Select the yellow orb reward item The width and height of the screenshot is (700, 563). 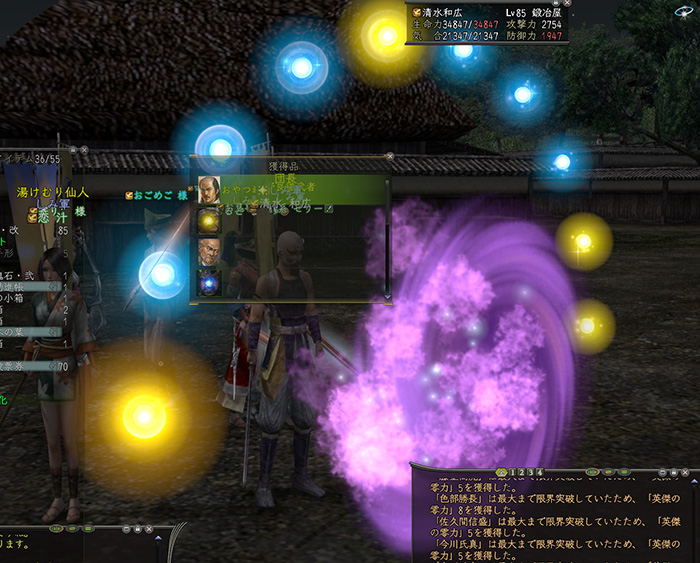tap(209, 220)
